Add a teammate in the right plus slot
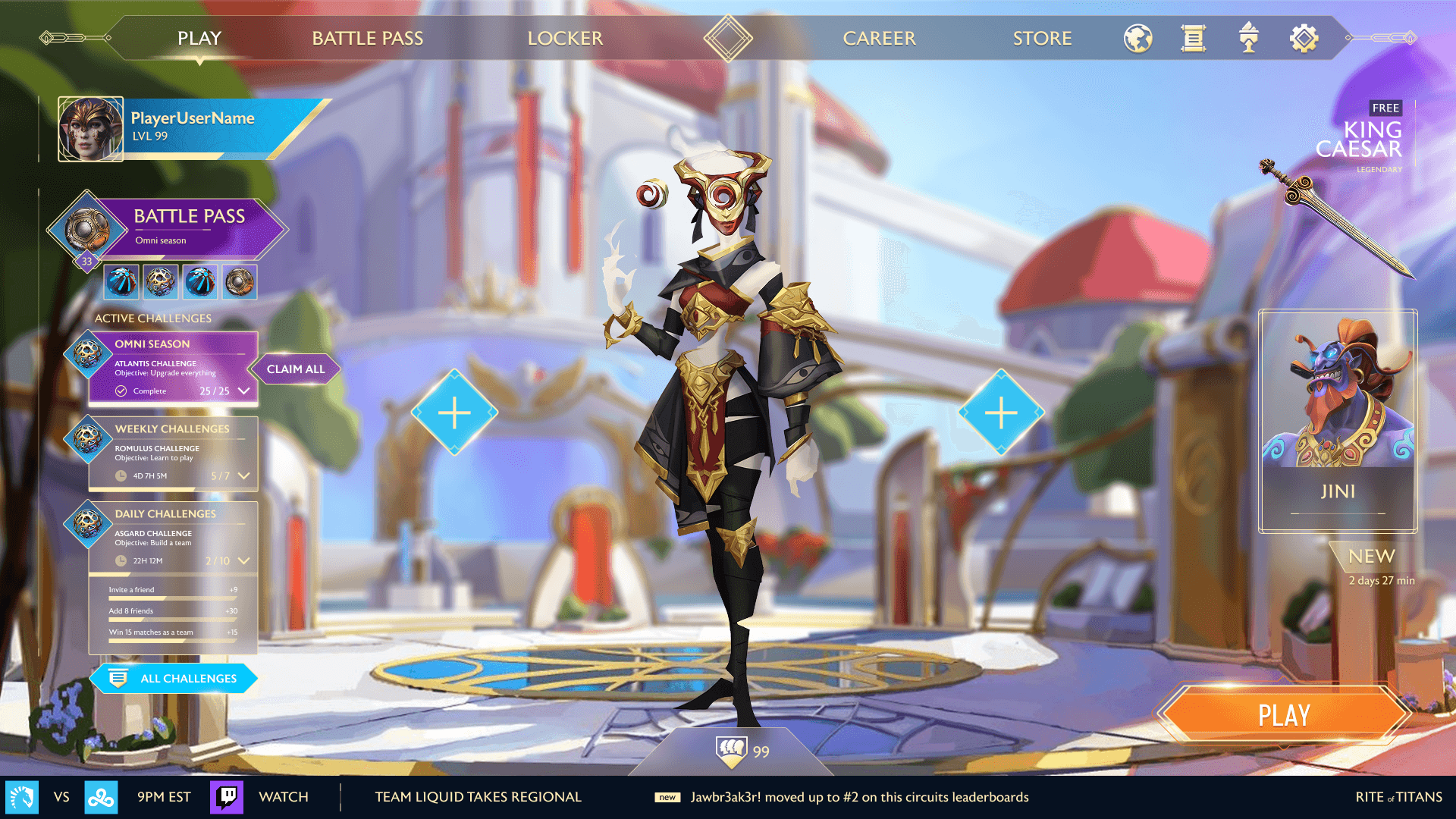The image size is (1456, 819). pos(1001,413)
